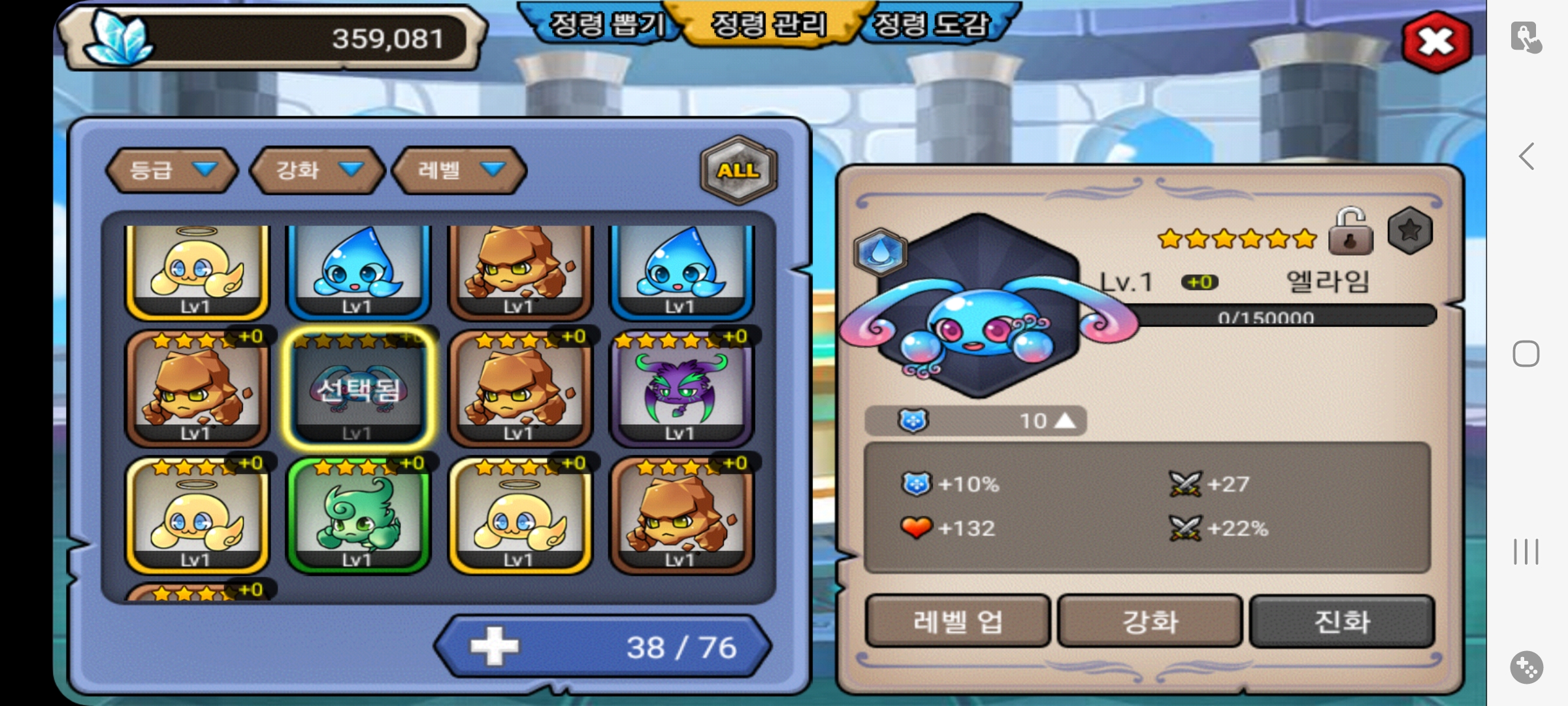Image resolution: width=1568 pixels, height=706 pixels.
Task: Tap the Android back navigation arrow
Action: tap(1526, 157)
